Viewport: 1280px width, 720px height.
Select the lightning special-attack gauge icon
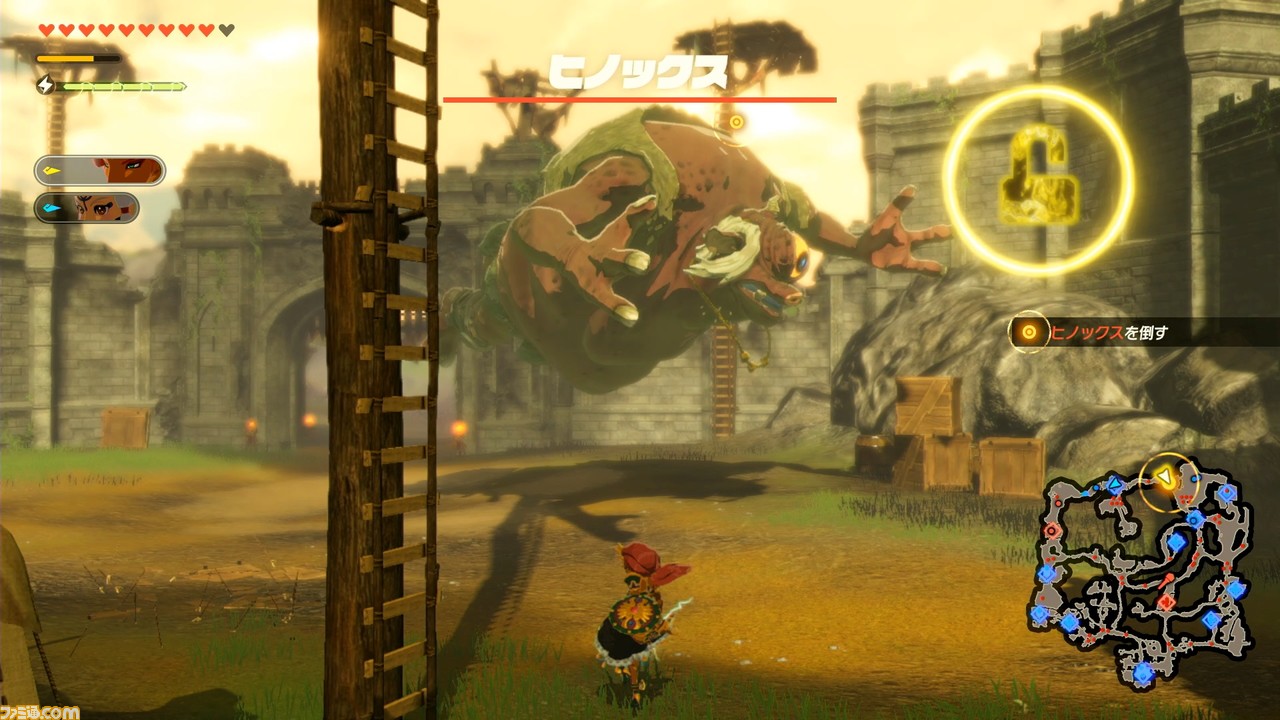click(x=46, y=85)
